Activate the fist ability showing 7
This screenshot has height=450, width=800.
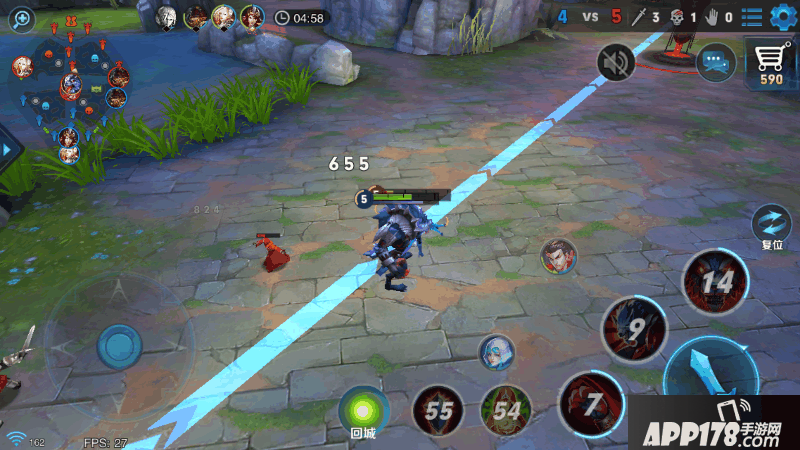(592, 402)
